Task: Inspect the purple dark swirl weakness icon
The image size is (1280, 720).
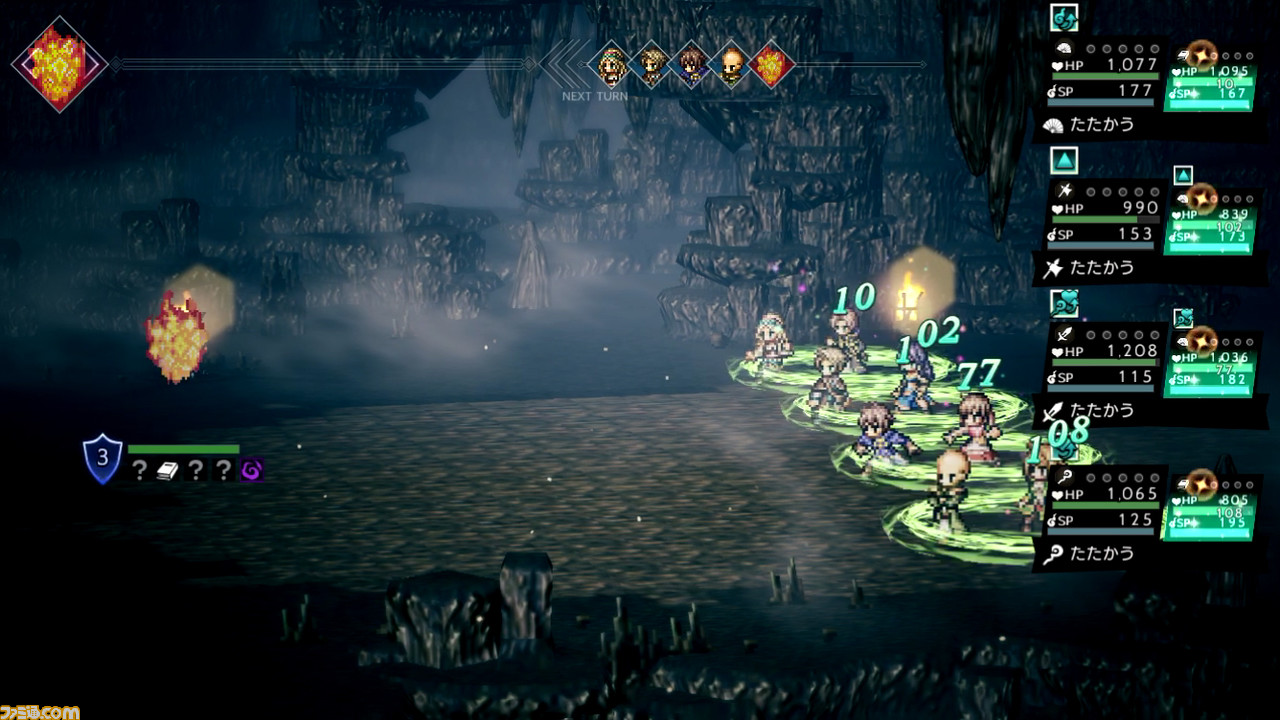Action: (x=251, y=471)
